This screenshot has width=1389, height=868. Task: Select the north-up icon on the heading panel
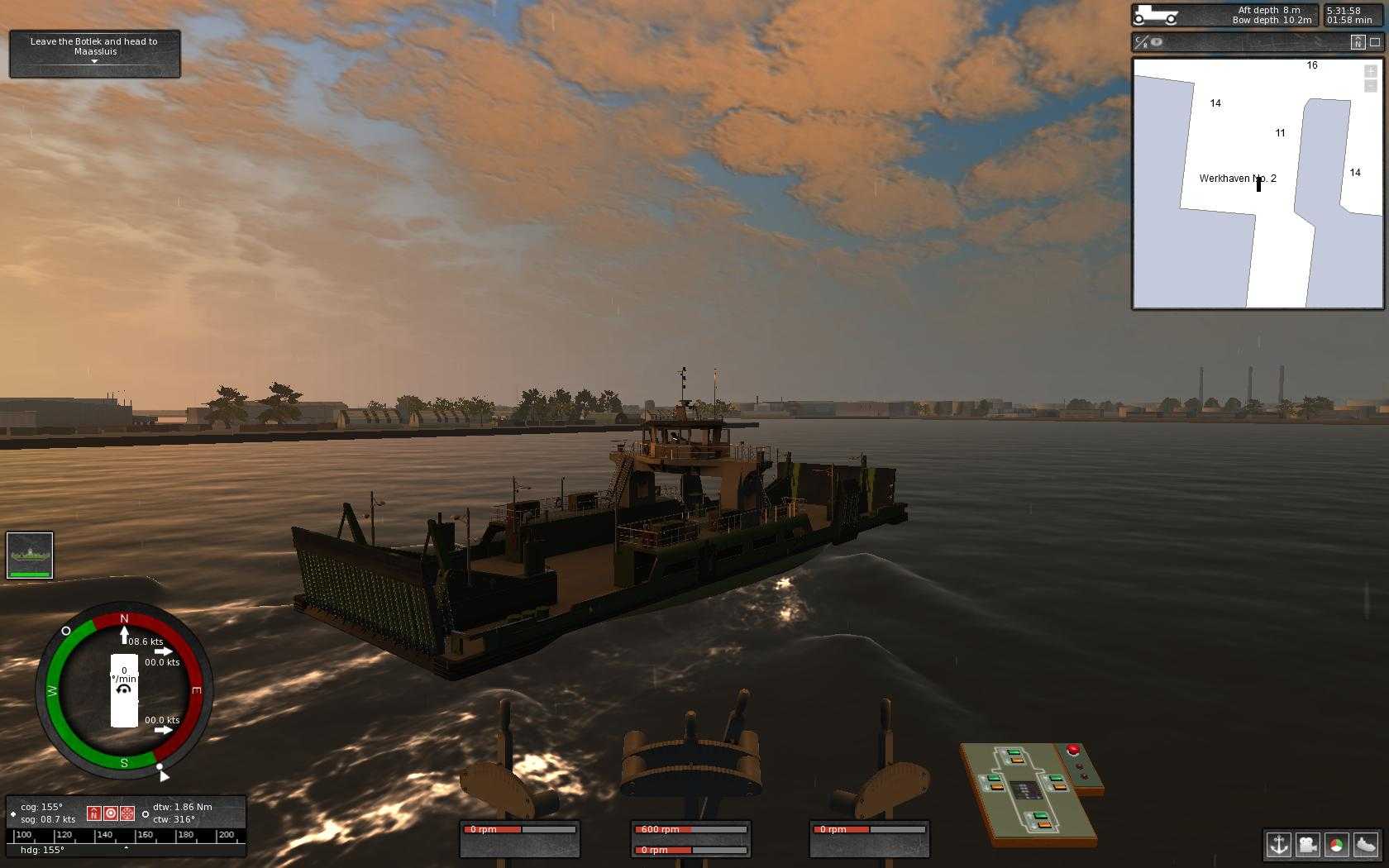point(93,813)
